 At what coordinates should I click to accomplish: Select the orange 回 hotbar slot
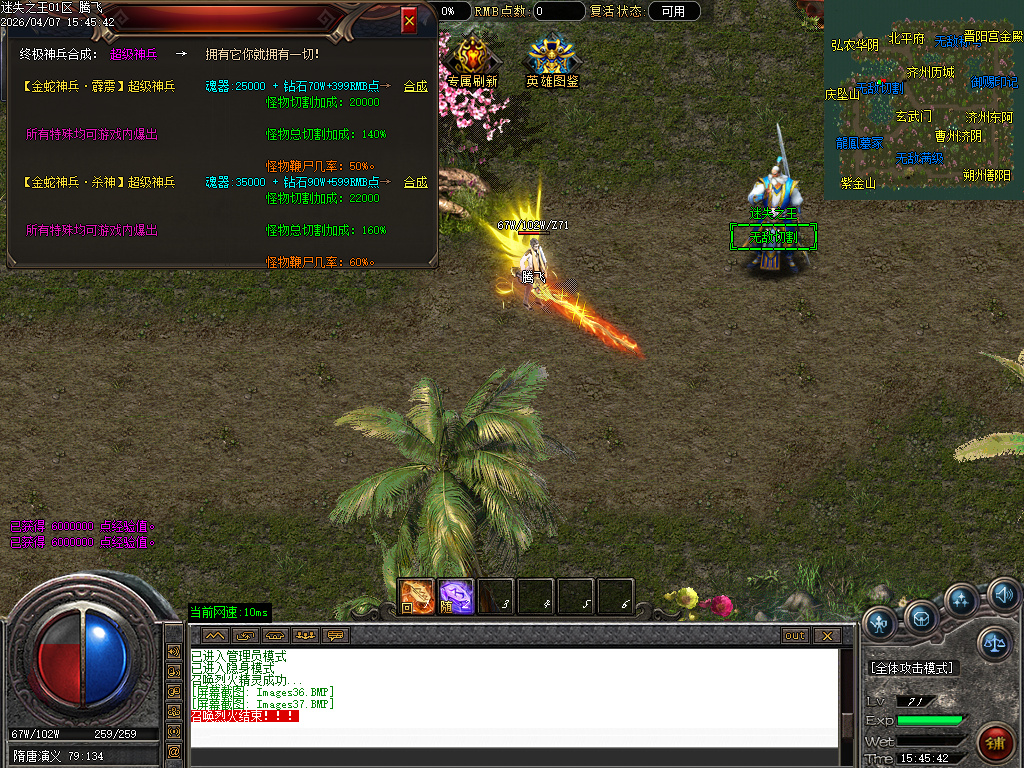coord(416,597)
